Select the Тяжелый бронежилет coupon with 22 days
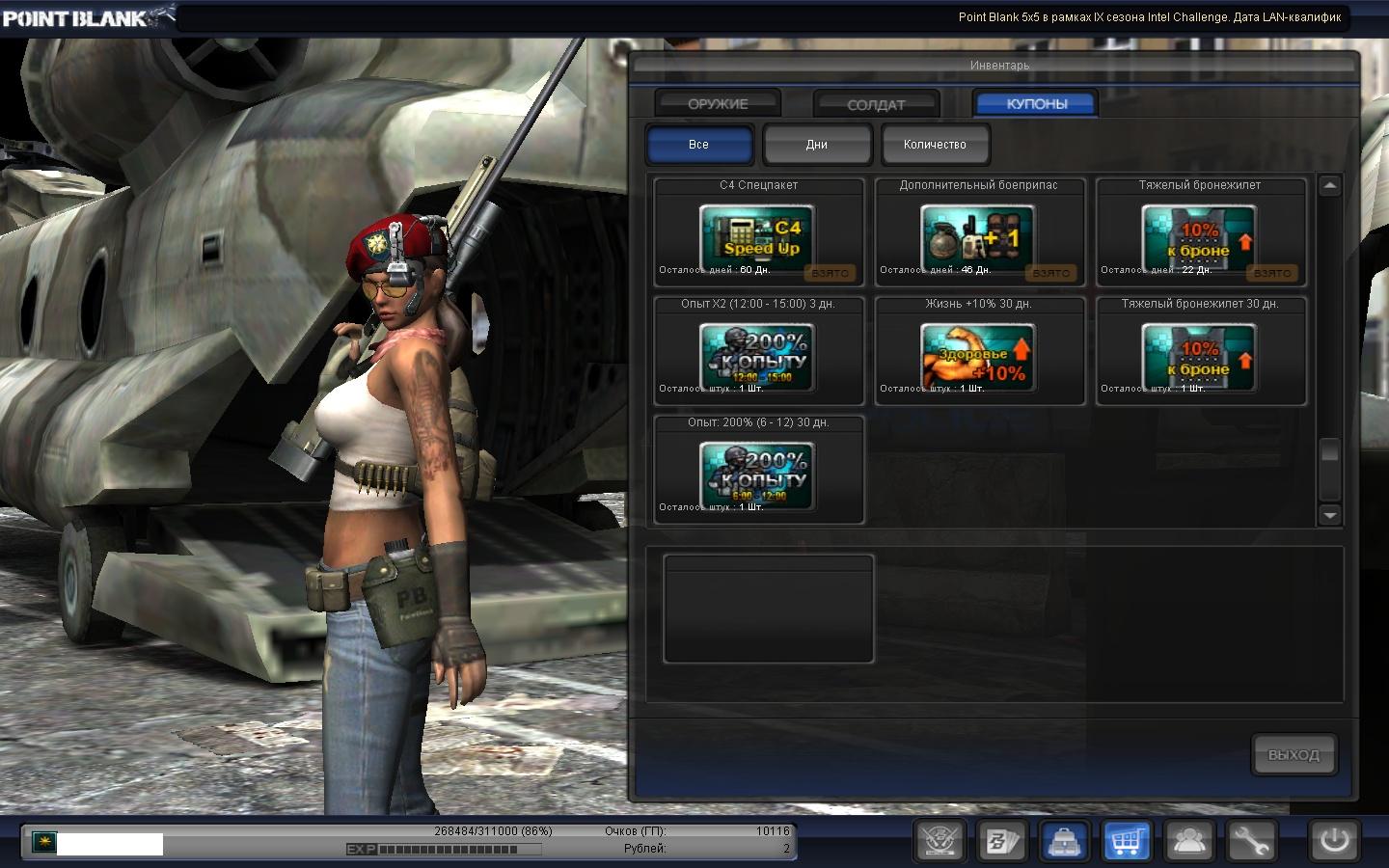1389x868 pixels. (x=1200, y=234)
